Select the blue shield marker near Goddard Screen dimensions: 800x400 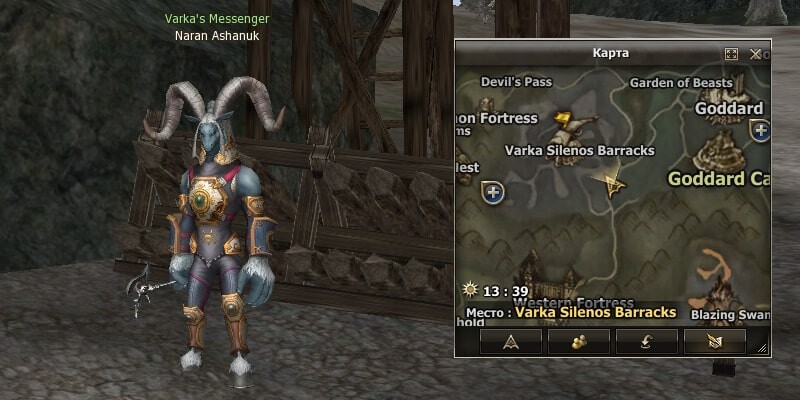click(x=761, y=130)
